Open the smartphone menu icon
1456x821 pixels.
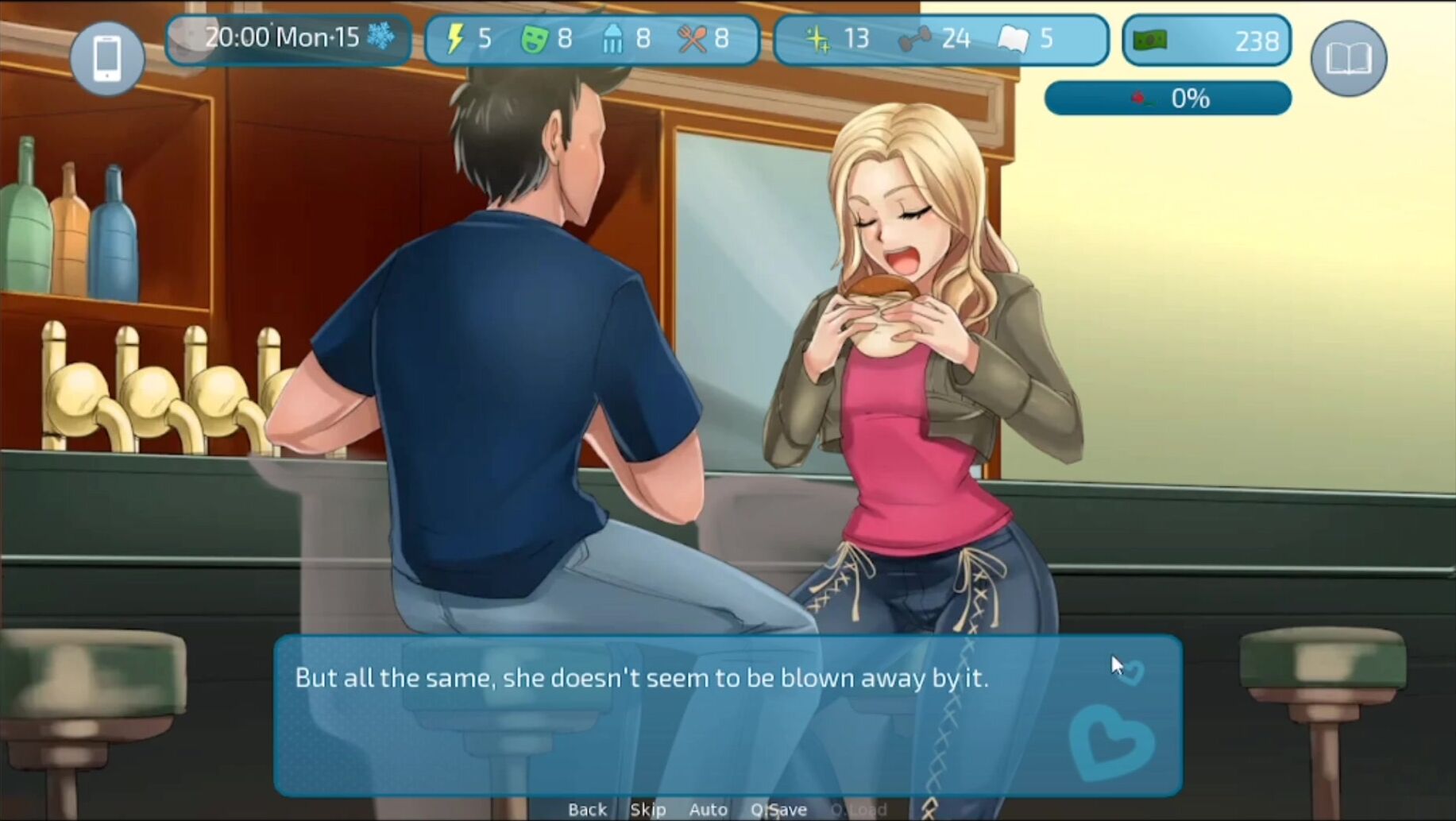tap(107, 58)
